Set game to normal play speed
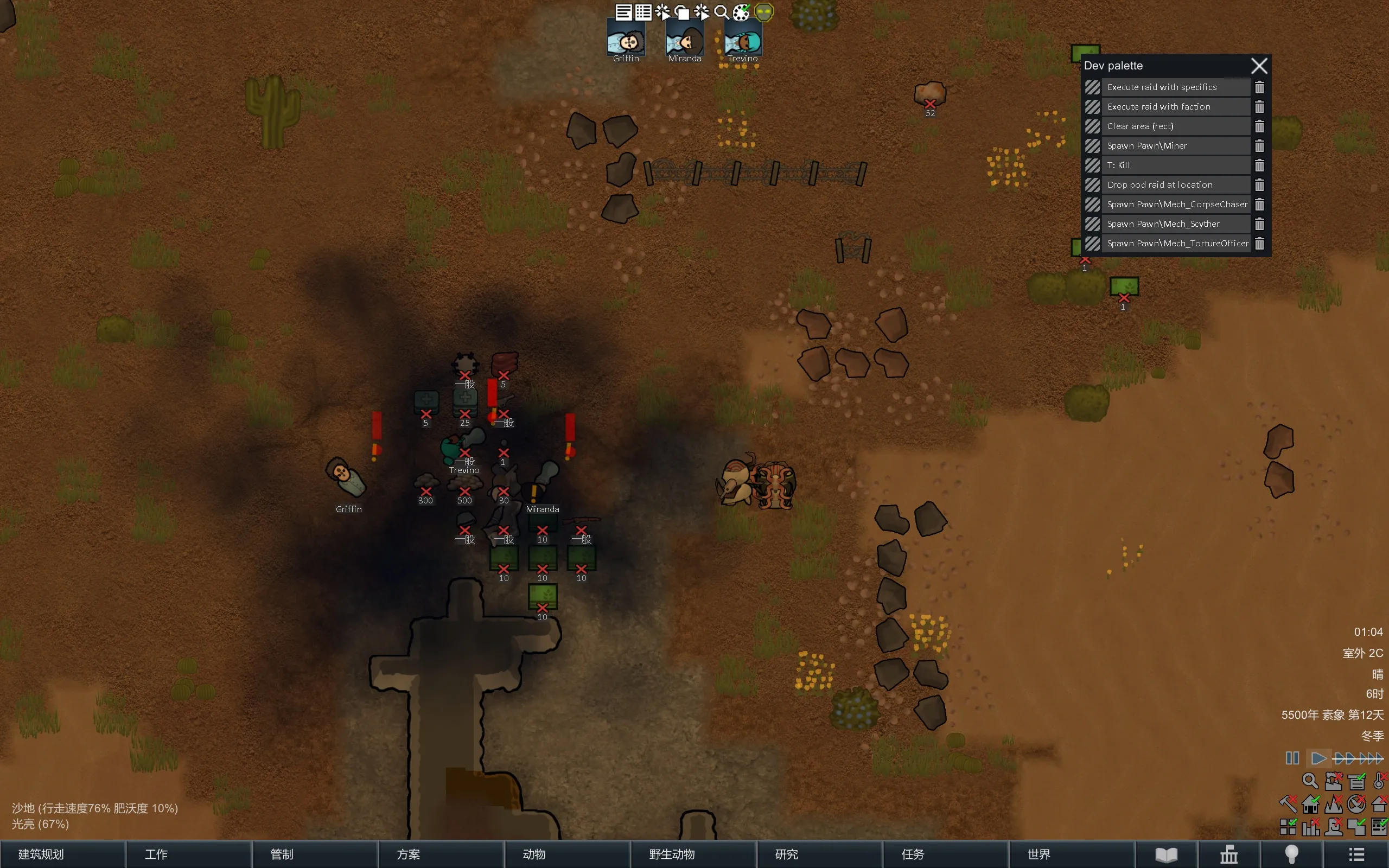1389x868 pixels. point(1318,758)
